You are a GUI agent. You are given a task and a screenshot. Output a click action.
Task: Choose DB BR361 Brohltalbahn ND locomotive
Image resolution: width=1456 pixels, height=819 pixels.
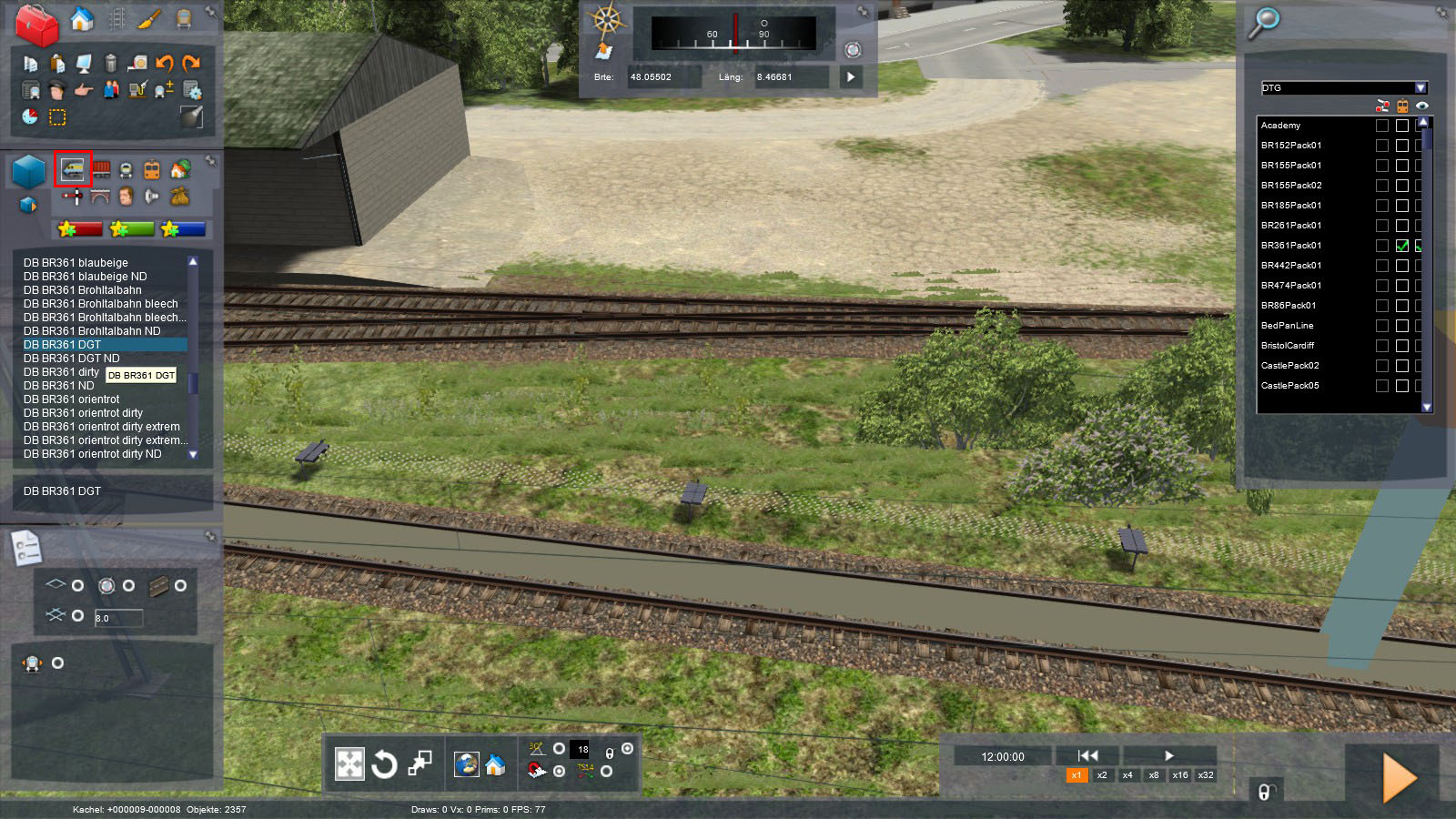coord(92,331)
